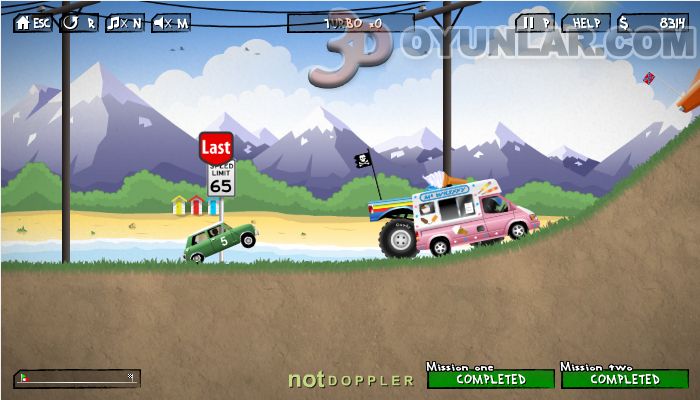The image size is (700, 400).
Task: Pause the game
Action: (535, 22)
